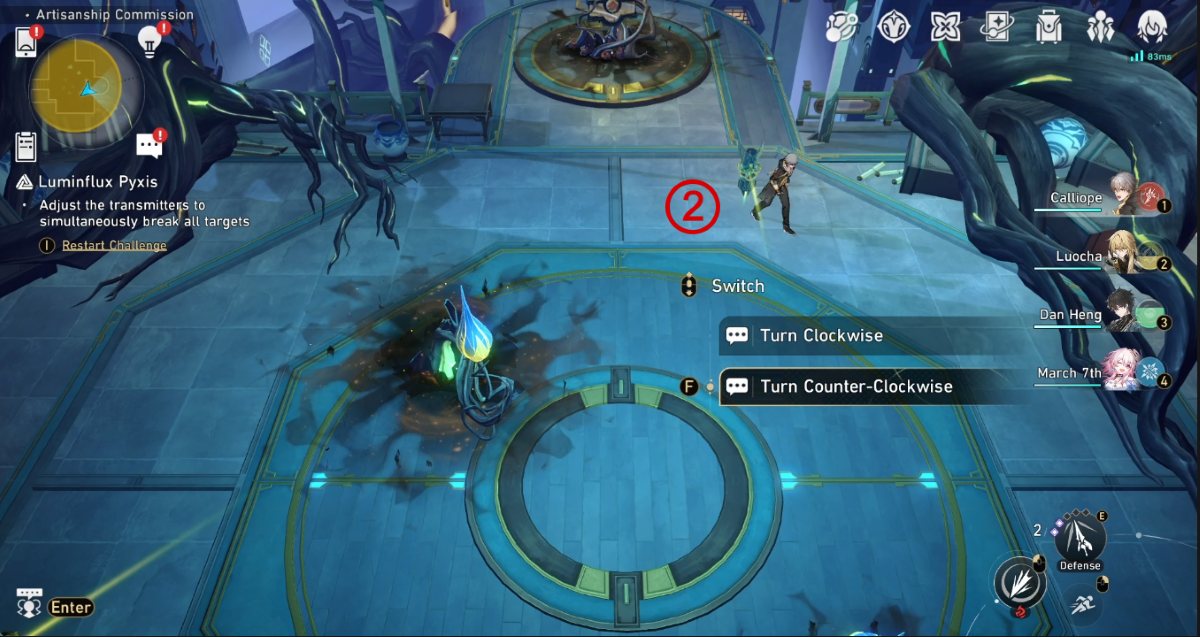Select the Turn Counter-Clockwise option
Image resolution: width=1200 pixels, height=637 pixels.
(855, 387)
